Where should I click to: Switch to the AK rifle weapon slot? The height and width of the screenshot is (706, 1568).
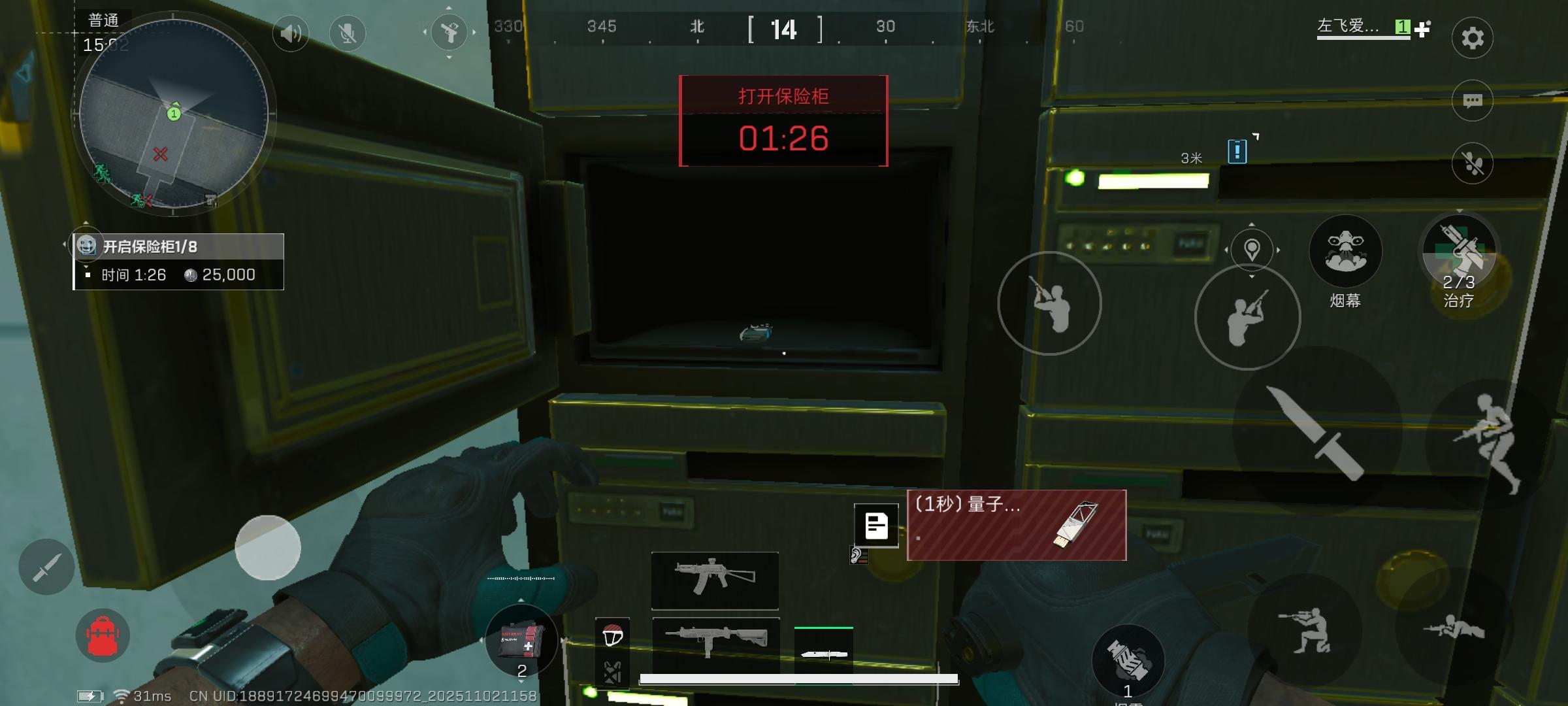click(x=714, y=582)
